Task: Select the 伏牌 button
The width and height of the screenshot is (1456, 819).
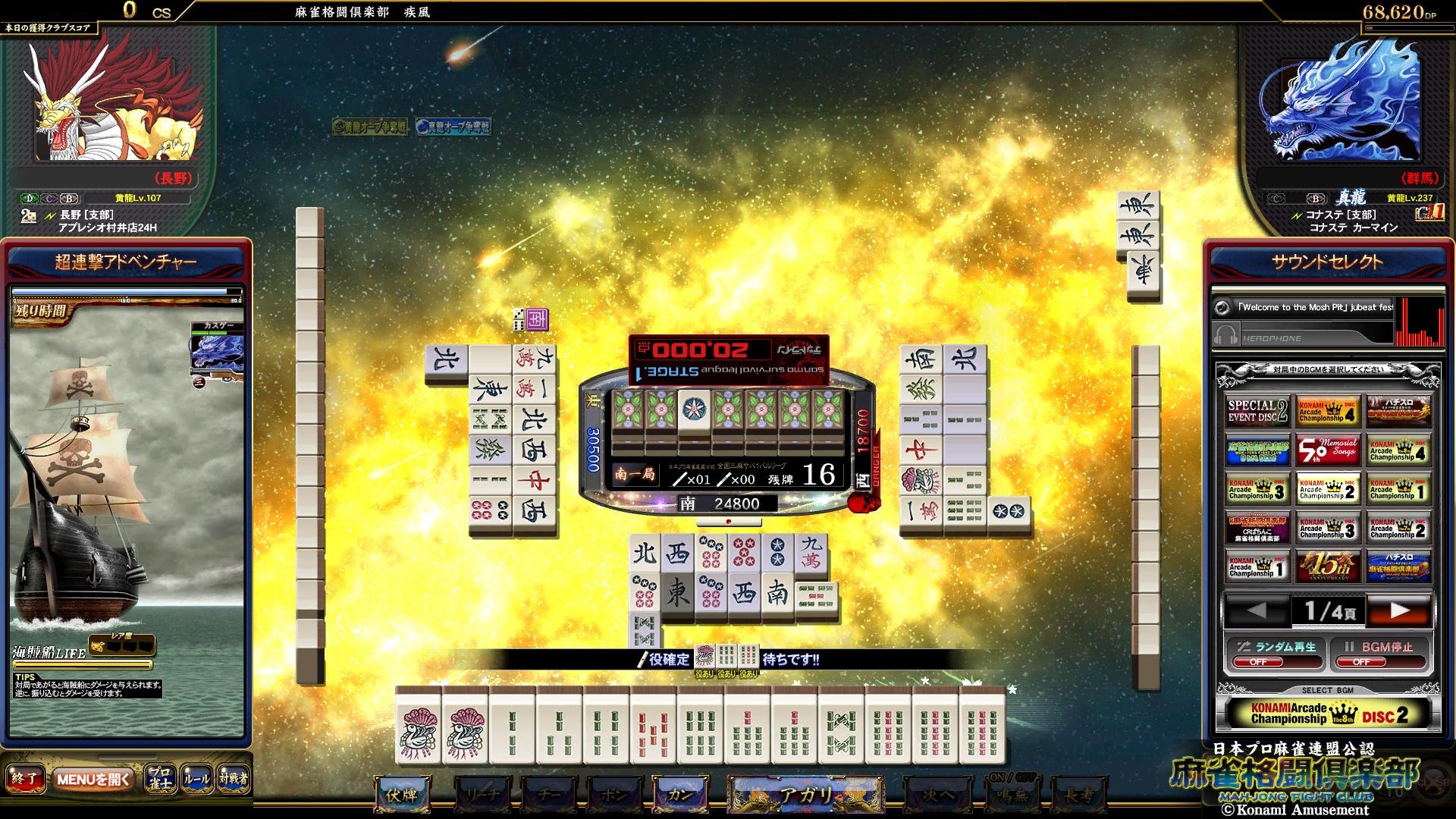Action: (402, 794)
